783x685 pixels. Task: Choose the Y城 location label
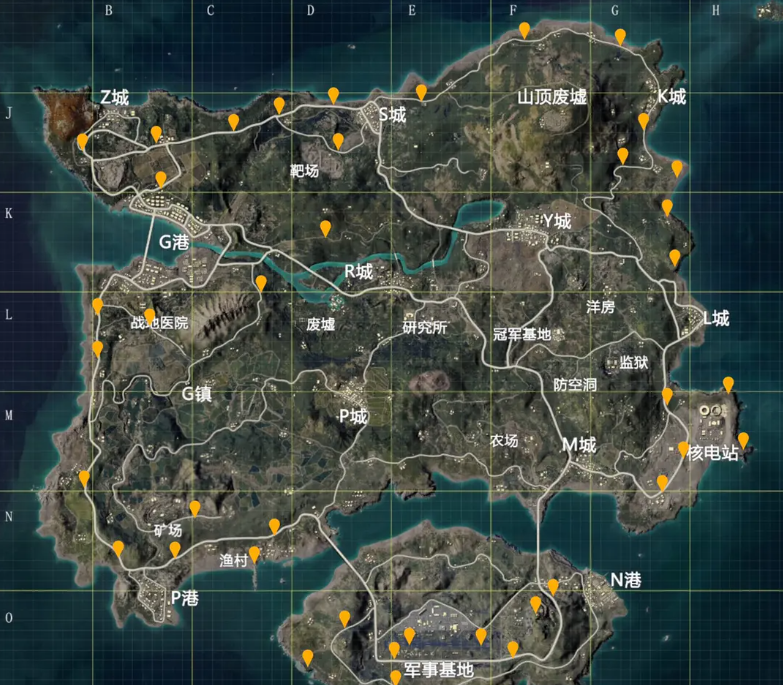pyautogui.click(x=556, y=221)
